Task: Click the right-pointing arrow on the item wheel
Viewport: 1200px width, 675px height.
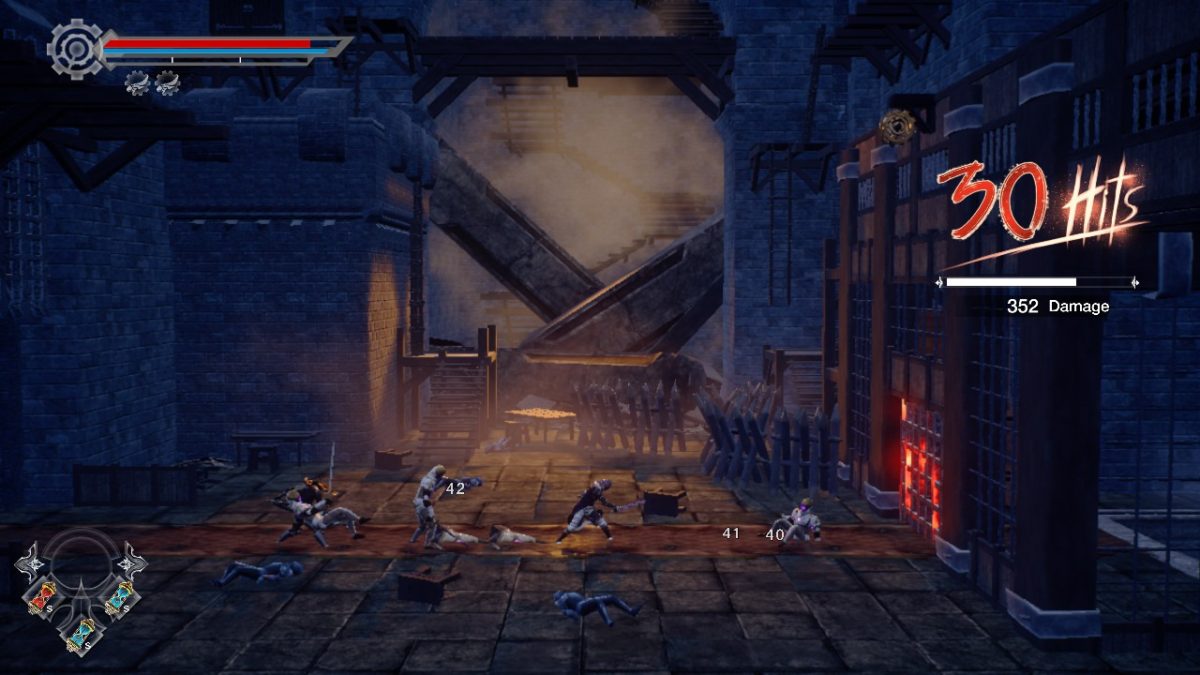Action: point(132,561)
